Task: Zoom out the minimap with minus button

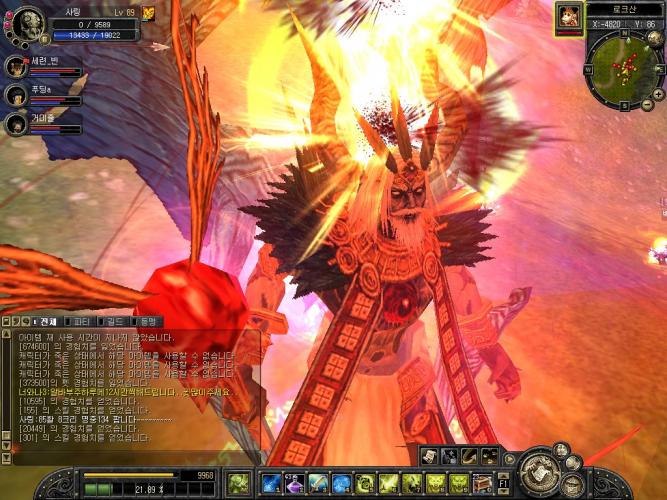Action: 647,104
